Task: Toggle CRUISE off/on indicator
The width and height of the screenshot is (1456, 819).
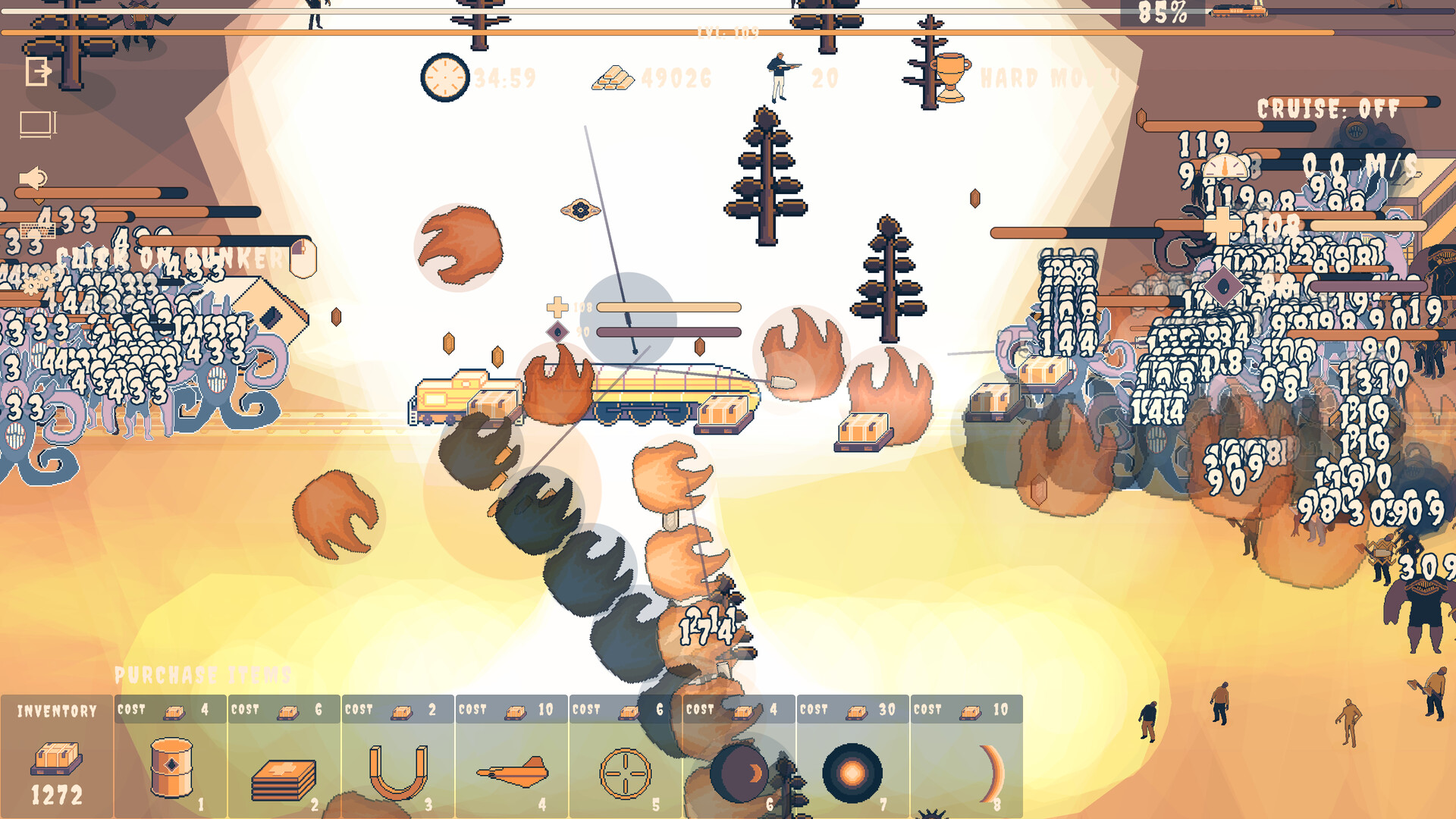Action: (1326, 109)
